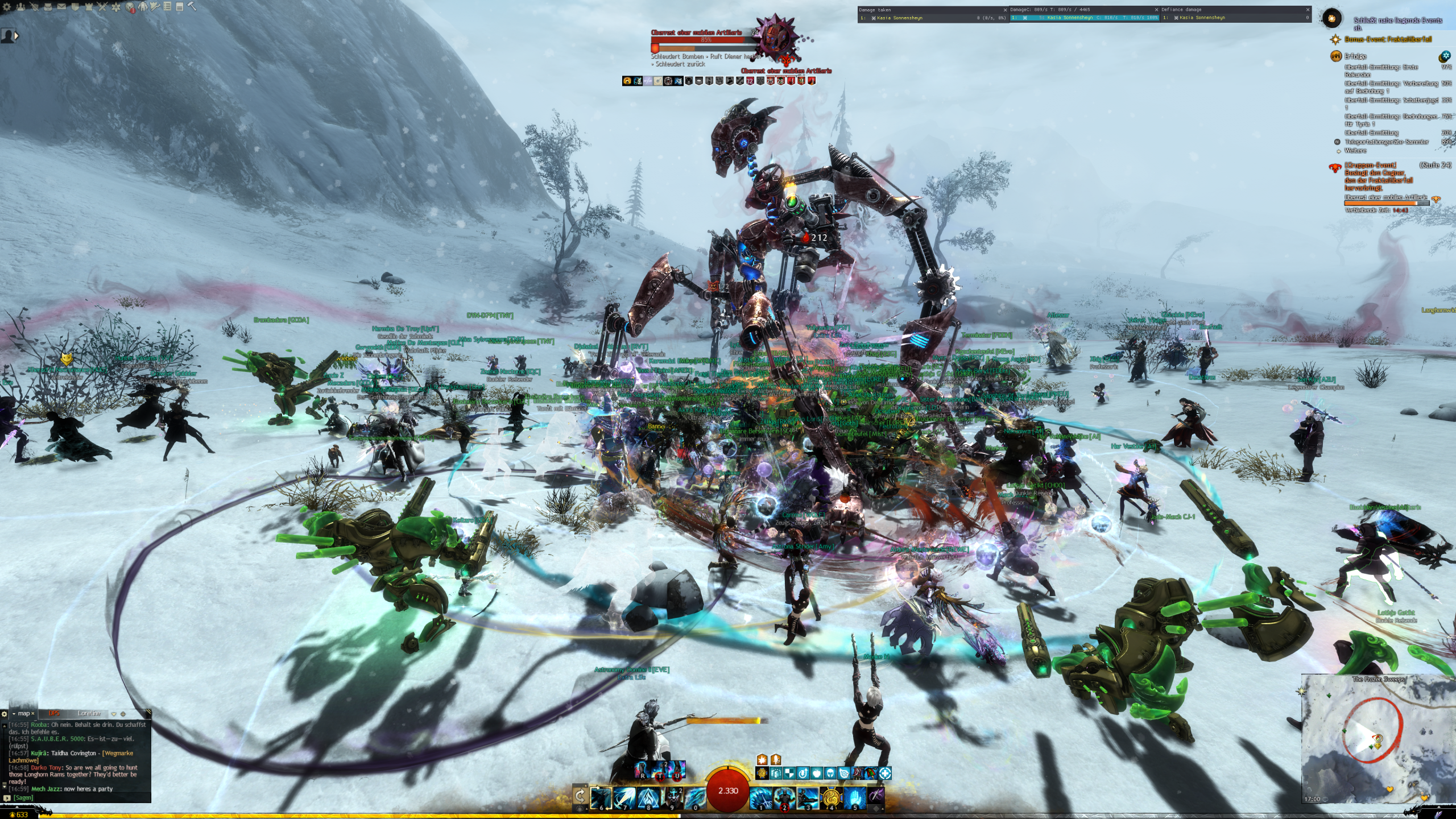
Task: Open the game menu gear icon
Action: click(7, 7)
